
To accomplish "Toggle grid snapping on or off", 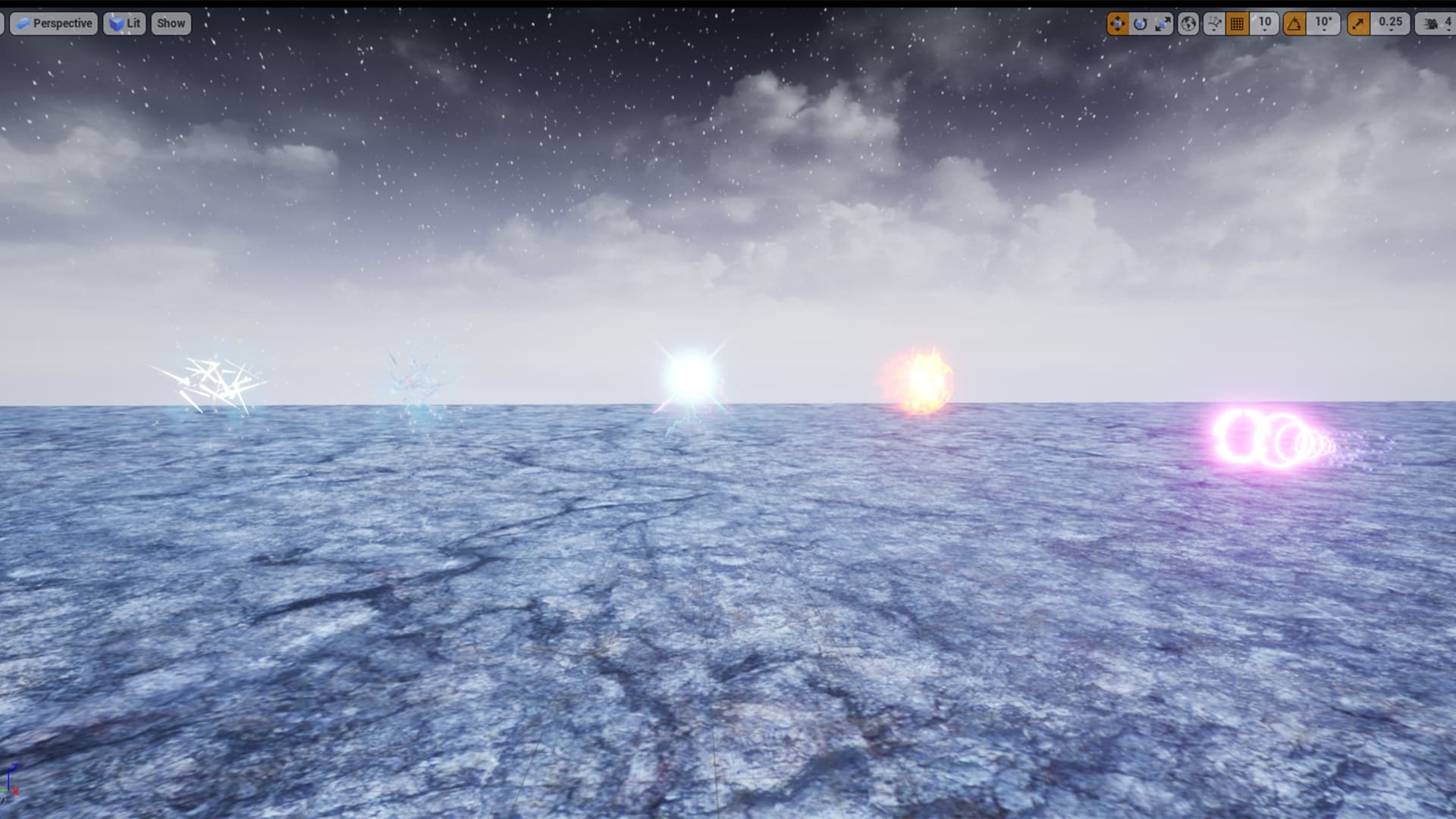I will coord(1238,24).
